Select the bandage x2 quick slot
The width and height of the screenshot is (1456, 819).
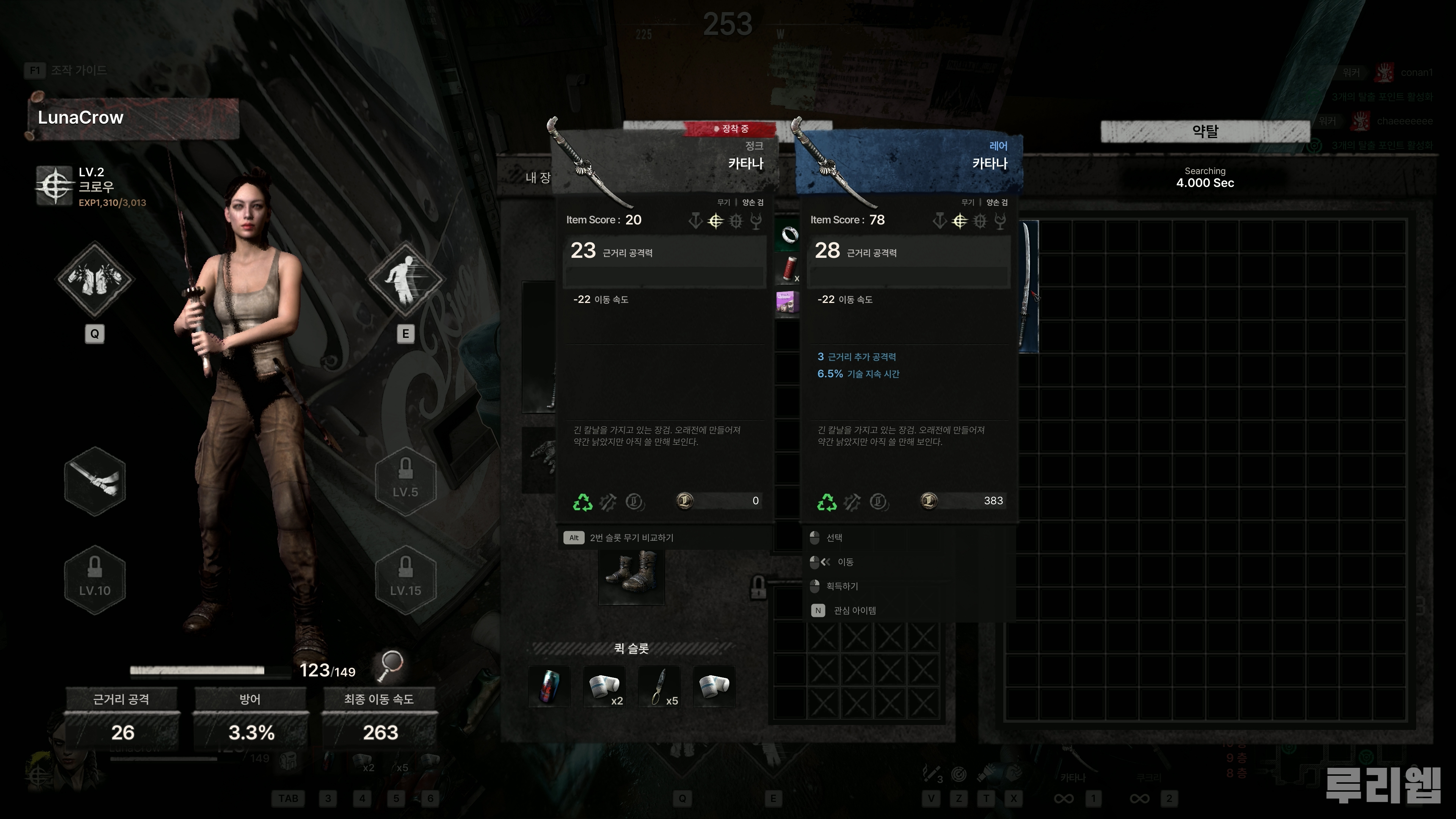[604, 686]
